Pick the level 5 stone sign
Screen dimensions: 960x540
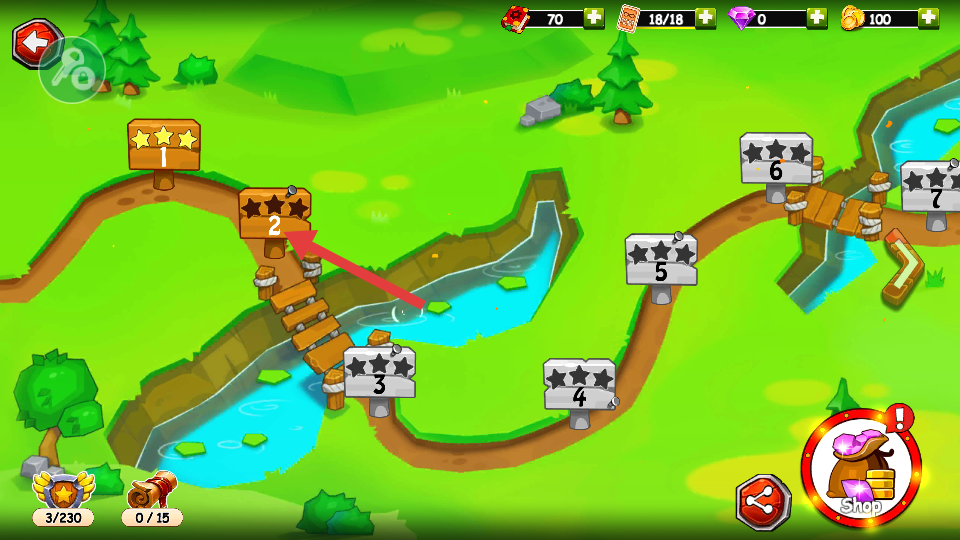[x=660, y=260]
